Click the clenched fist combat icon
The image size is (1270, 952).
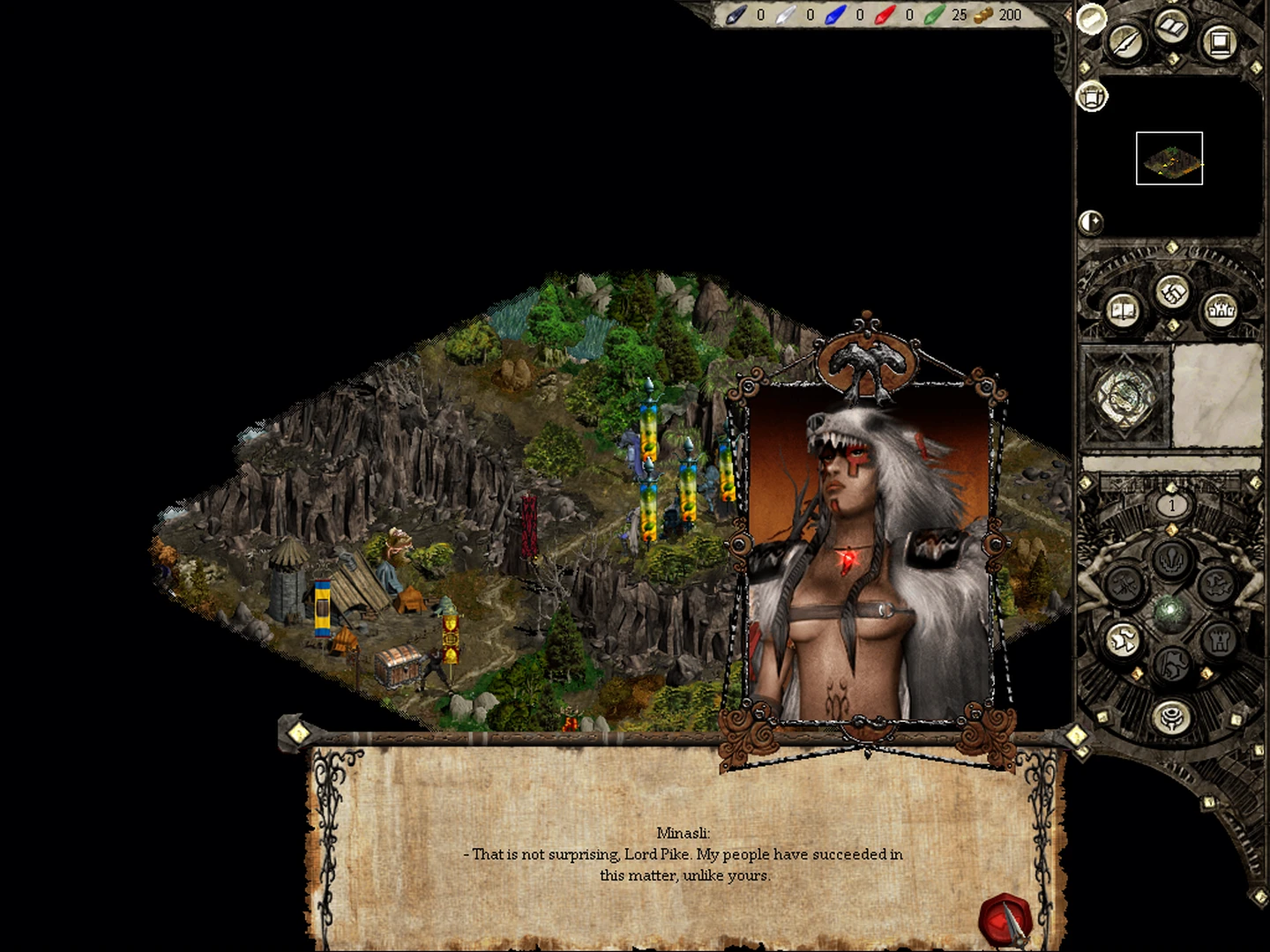(x=1171, y=290)
